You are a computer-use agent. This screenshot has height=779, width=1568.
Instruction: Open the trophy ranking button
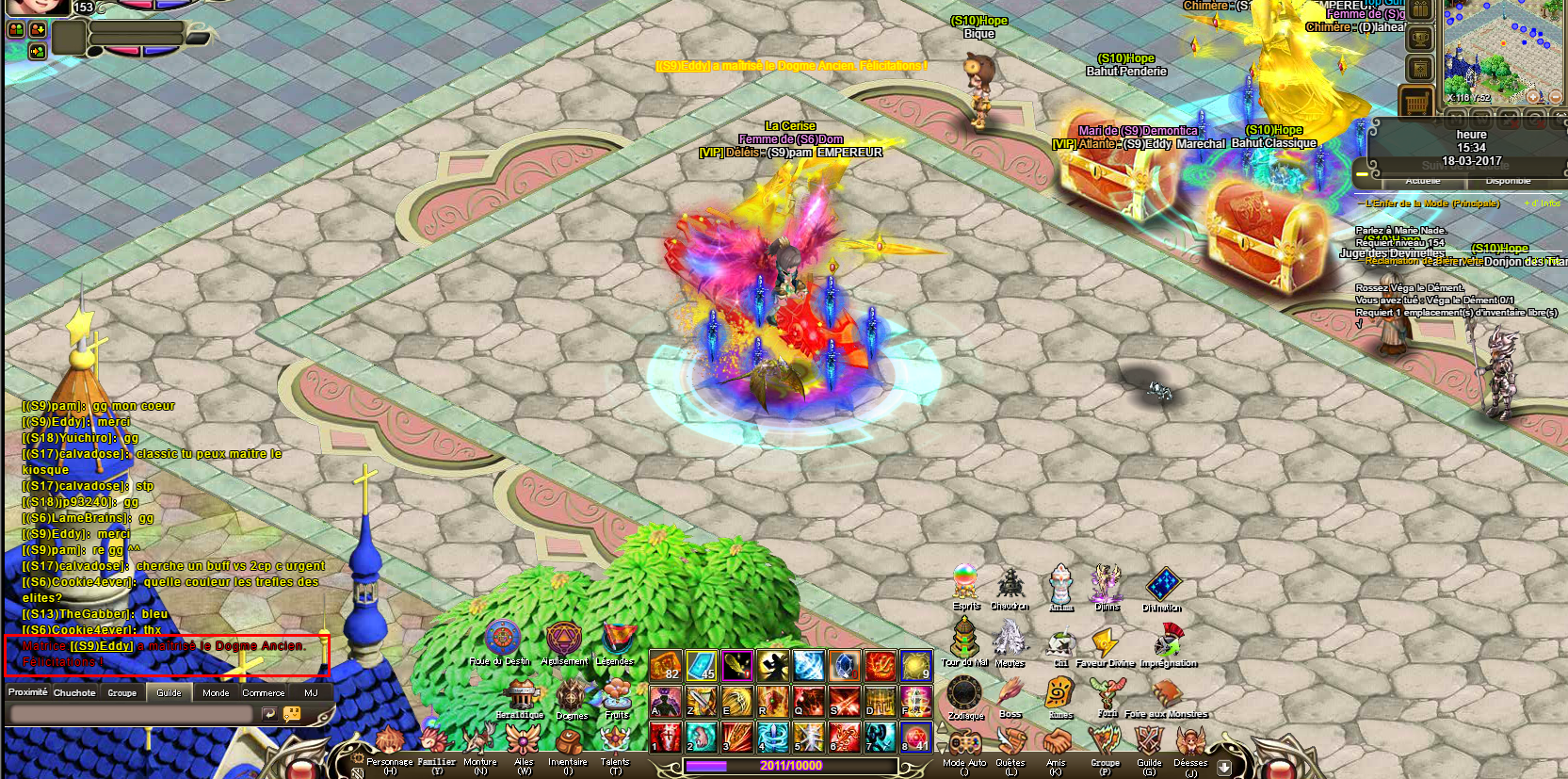click(1419, 40)
